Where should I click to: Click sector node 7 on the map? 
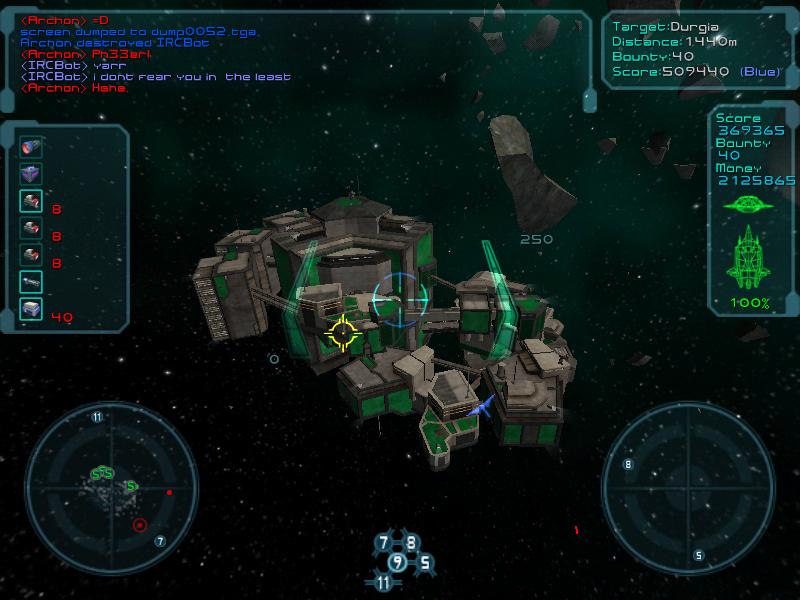pos(383,543)
